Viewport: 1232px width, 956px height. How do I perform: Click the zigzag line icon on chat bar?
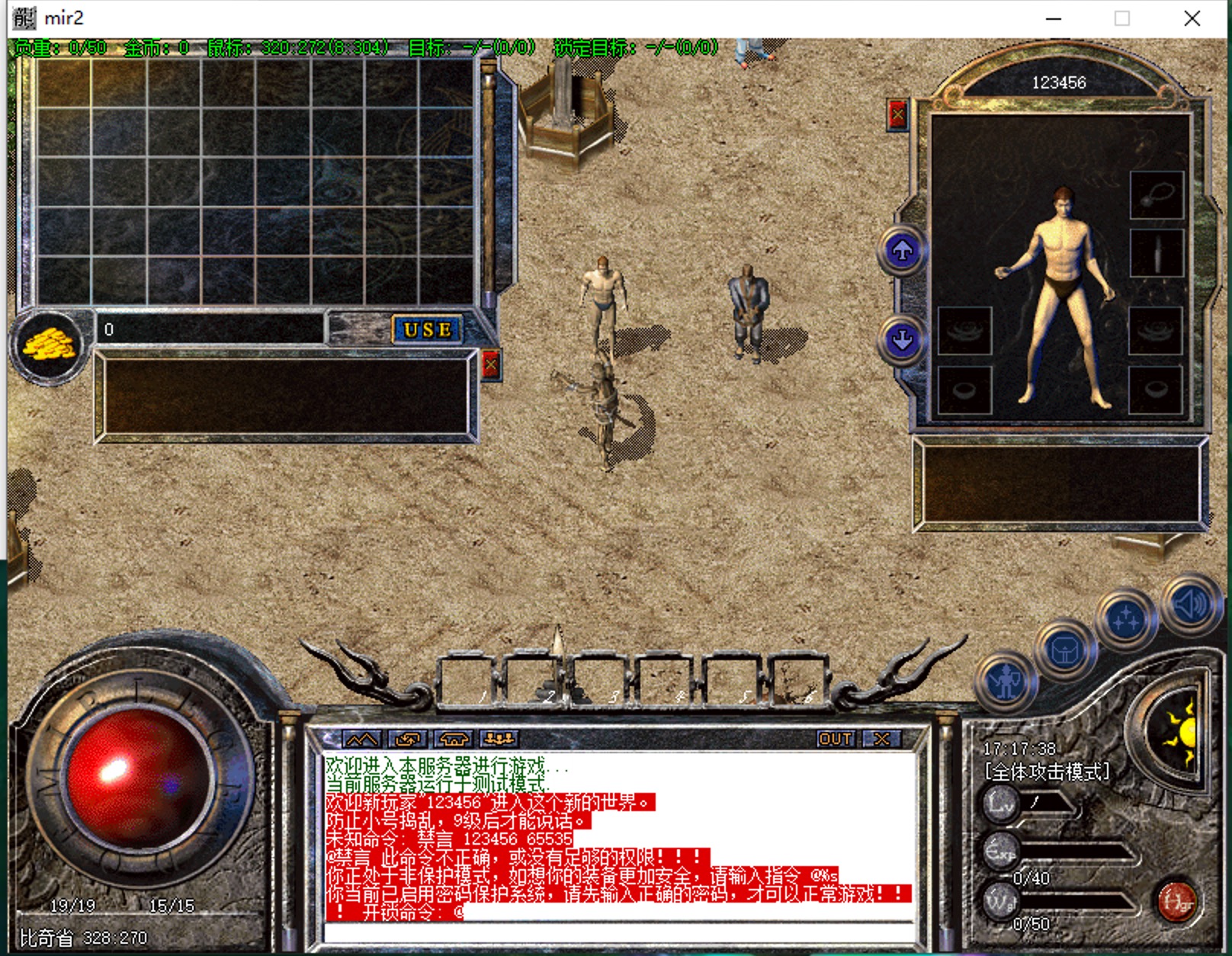(361, 739)
